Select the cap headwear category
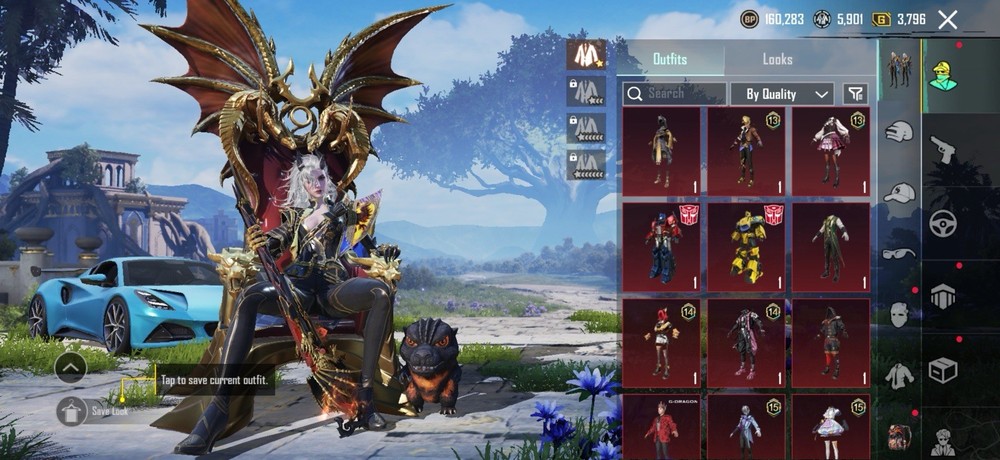Screen dimensions: 1000x460 point(900,192)
